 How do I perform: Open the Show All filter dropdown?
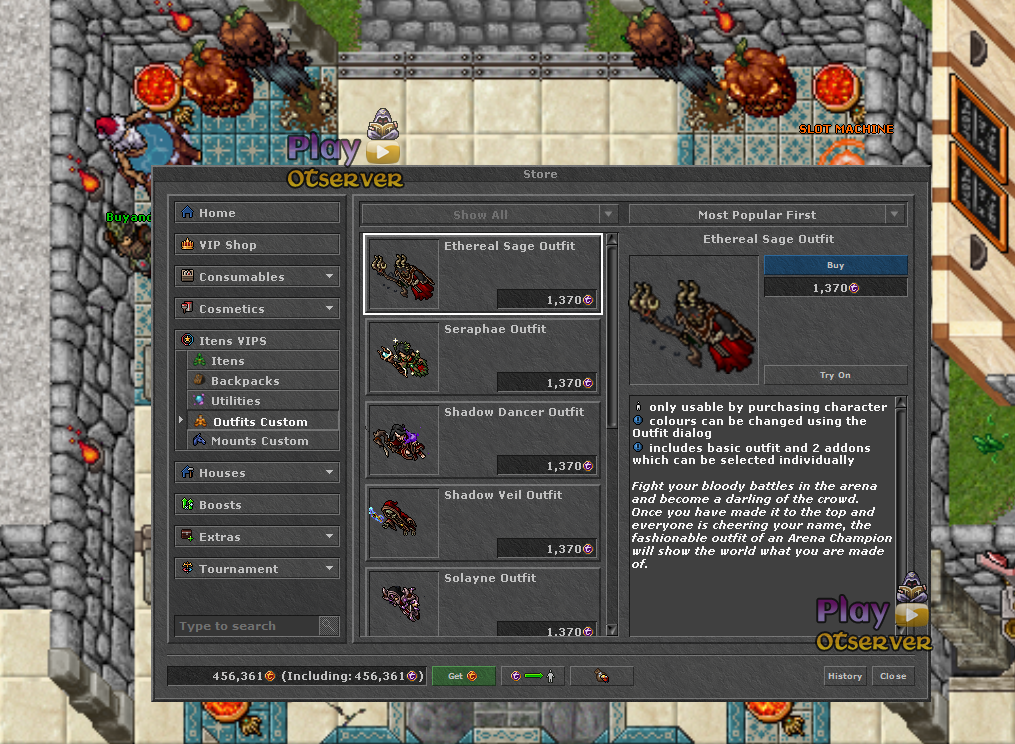coord(489,215)
